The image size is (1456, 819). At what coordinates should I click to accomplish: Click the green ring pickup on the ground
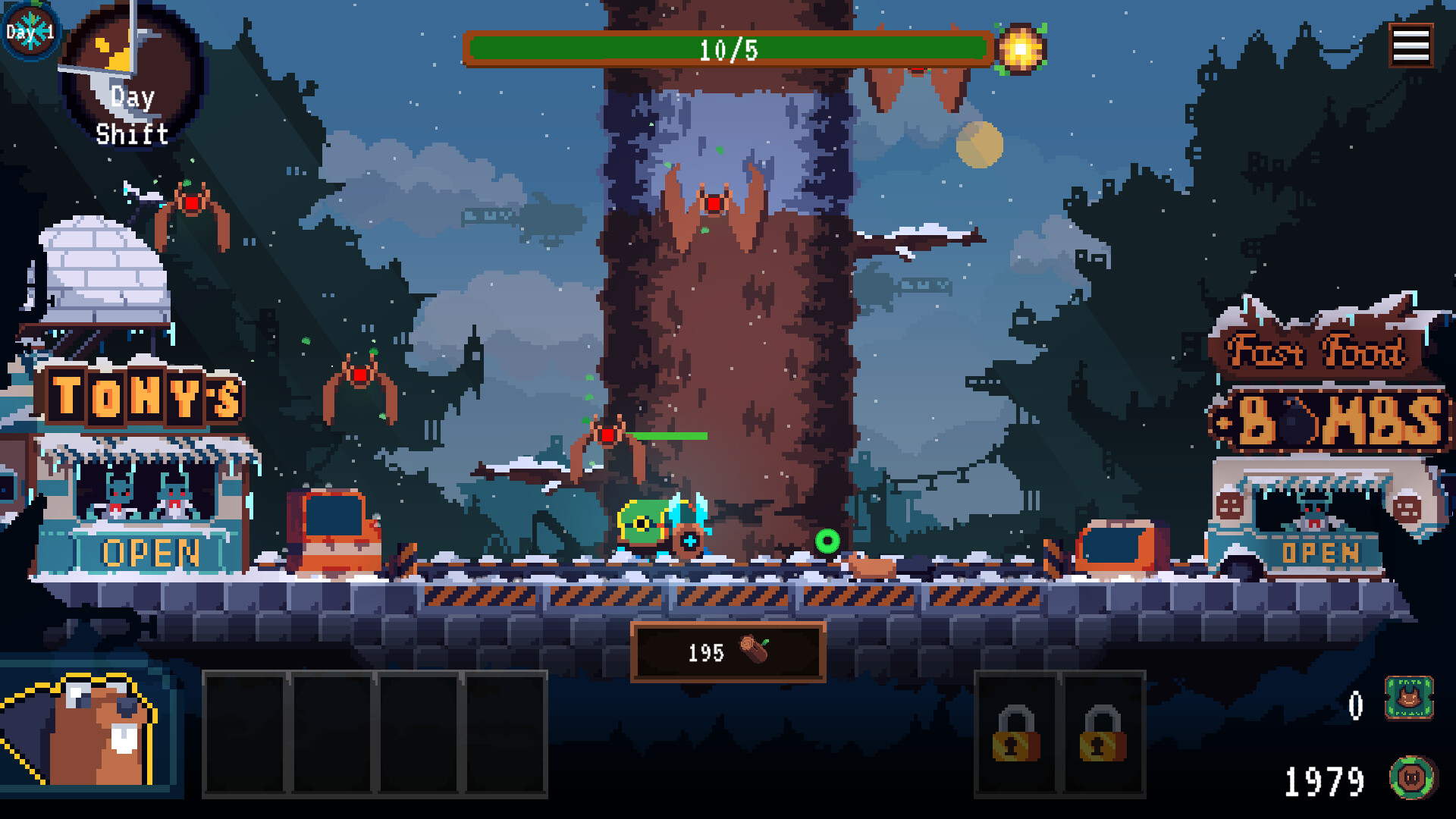827,541
